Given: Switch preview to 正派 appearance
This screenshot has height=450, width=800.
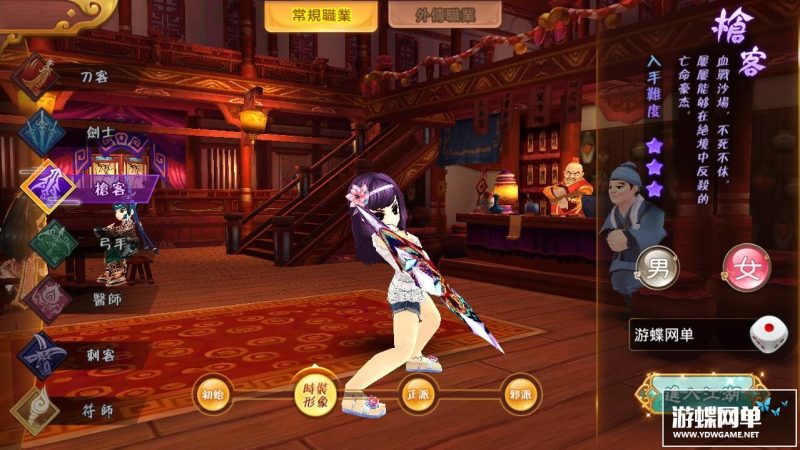Looking at the screenshot, I should click(x=417, y=392).
